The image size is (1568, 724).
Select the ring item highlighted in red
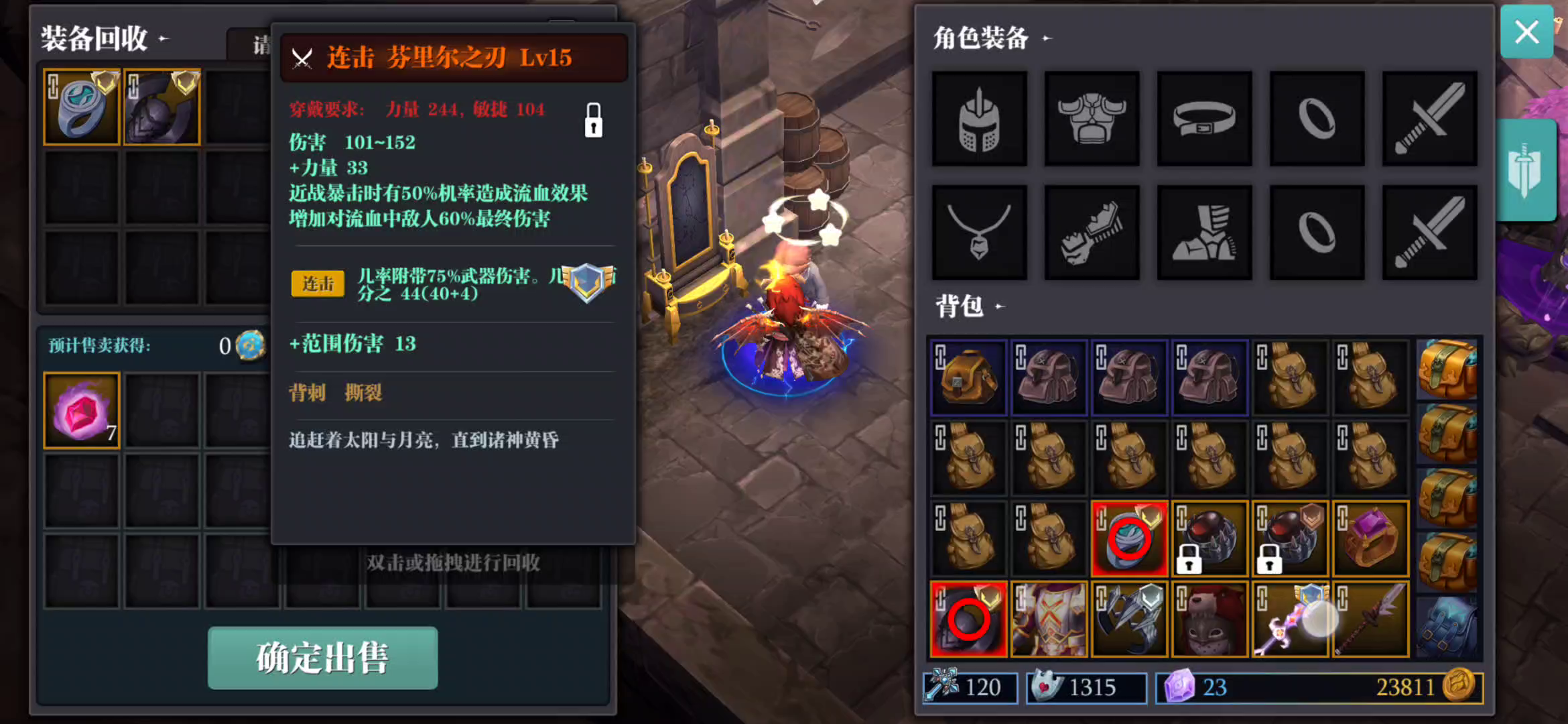[x=1130, y=538]
